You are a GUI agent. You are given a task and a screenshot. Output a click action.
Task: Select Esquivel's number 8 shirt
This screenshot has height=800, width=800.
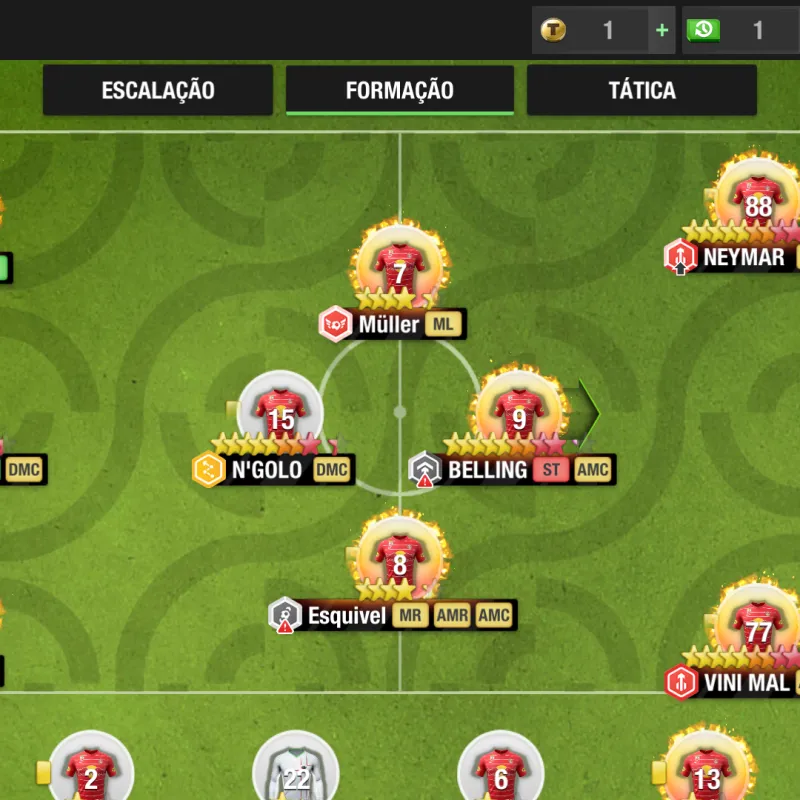400,562
